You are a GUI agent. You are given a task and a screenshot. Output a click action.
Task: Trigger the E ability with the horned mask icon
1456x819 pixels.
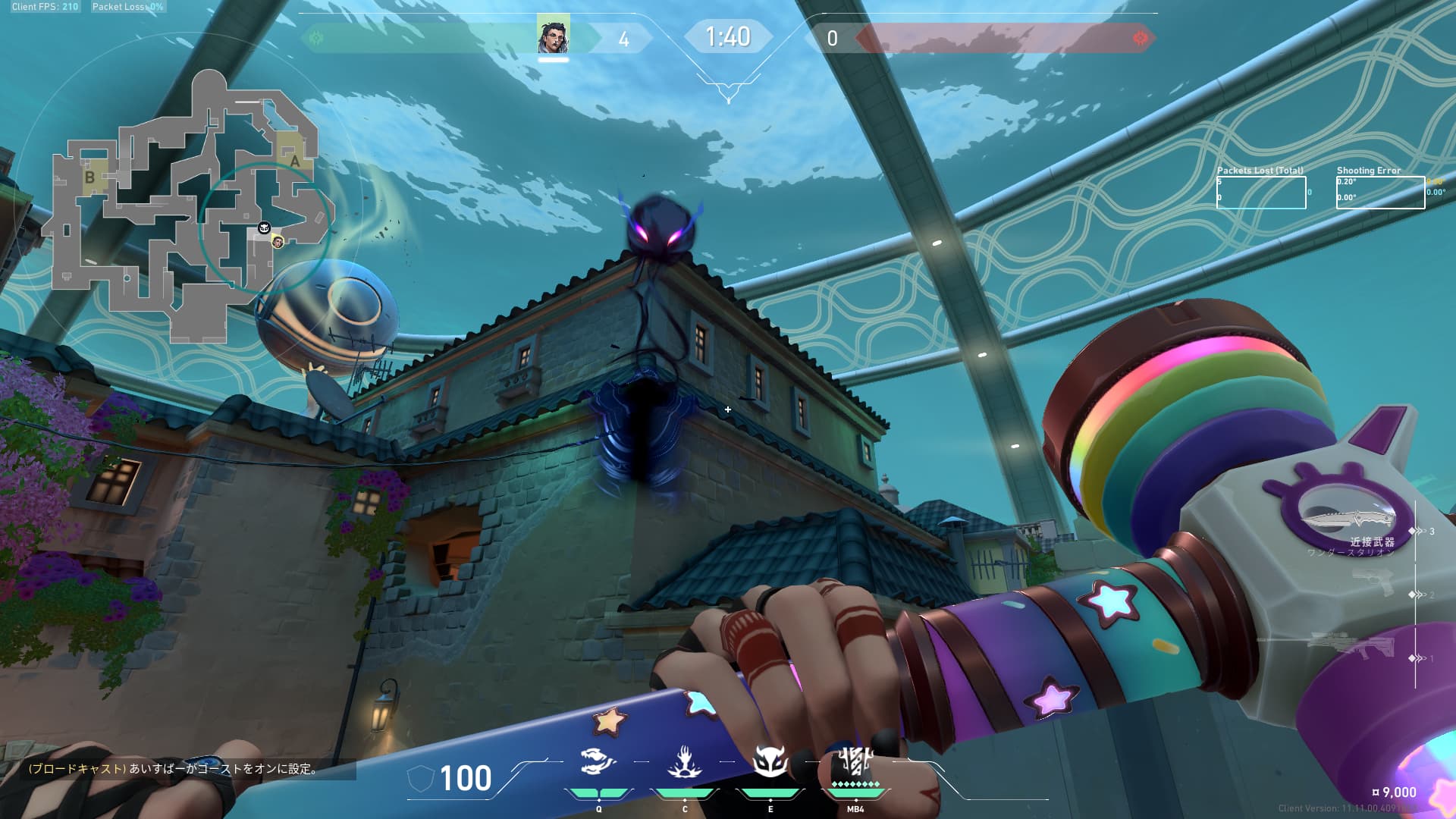[770, 761]
